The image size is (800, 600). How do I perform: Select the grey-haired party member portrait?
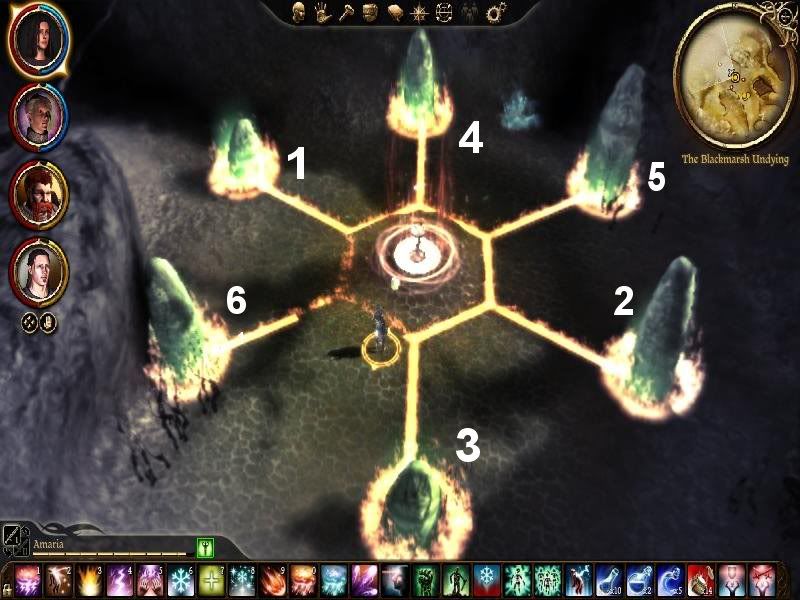point(38,117)
